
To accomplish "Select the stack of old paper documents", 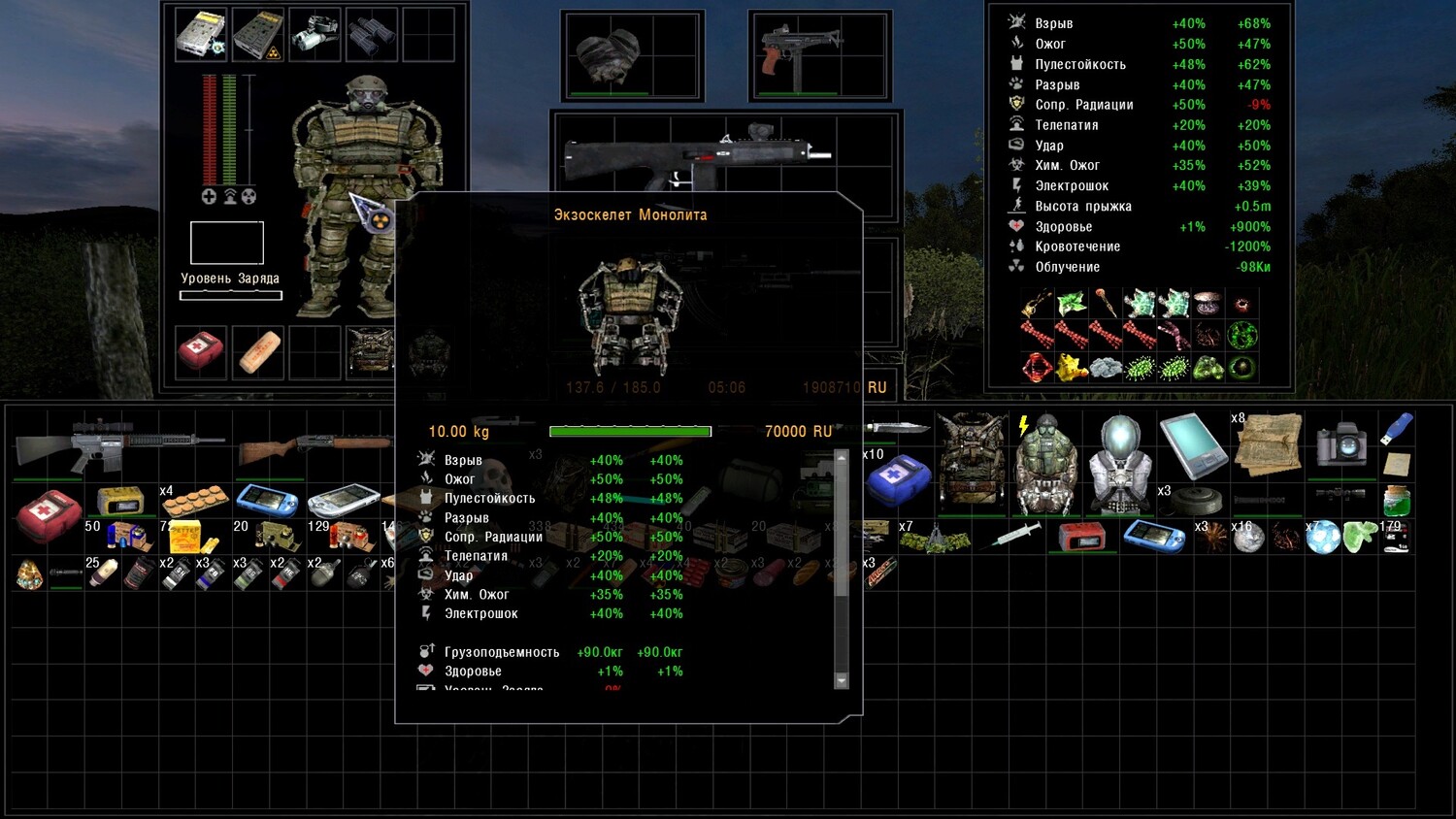I will pyautogui.click(x=1268, y=444).
